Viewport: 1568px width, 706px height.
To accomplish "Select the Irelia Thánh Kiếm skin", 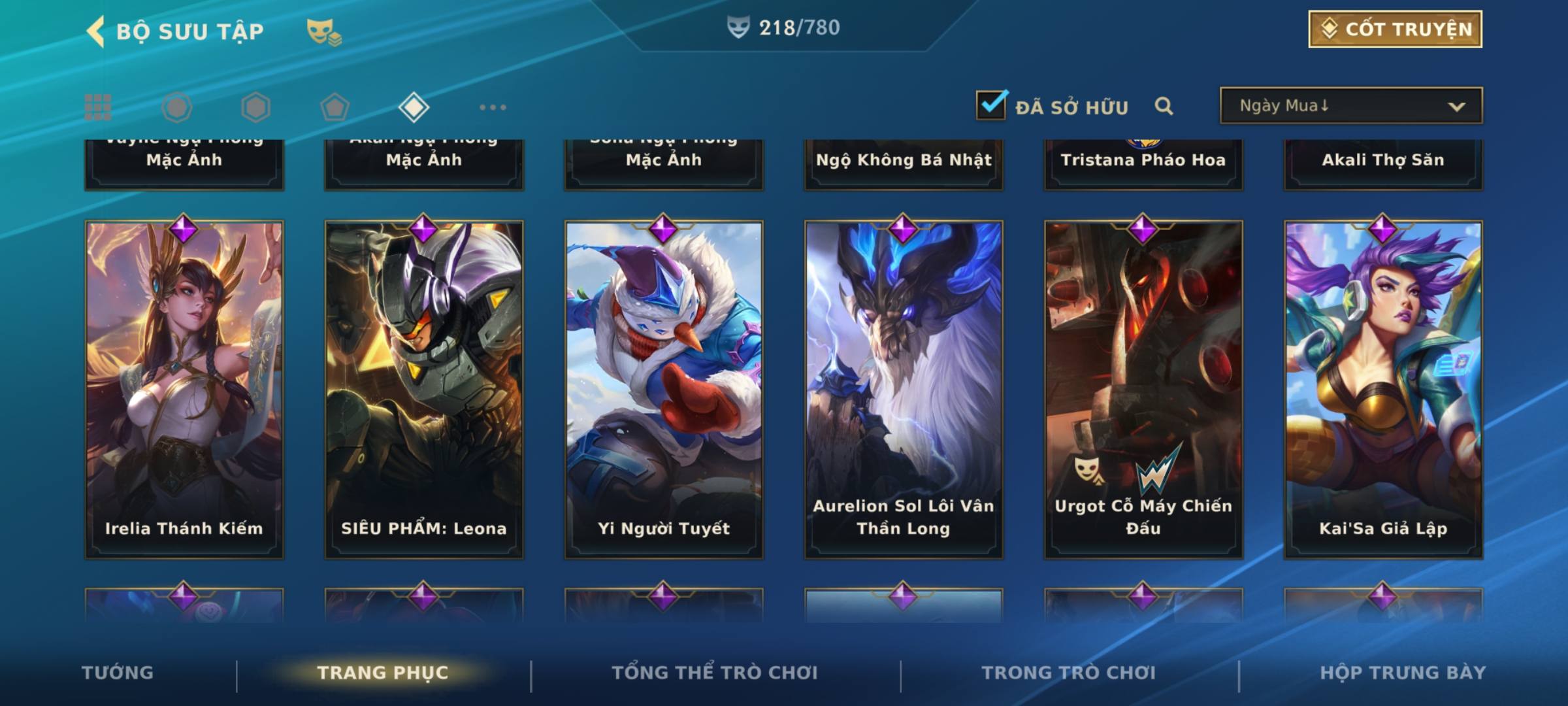I will [184, 389].
